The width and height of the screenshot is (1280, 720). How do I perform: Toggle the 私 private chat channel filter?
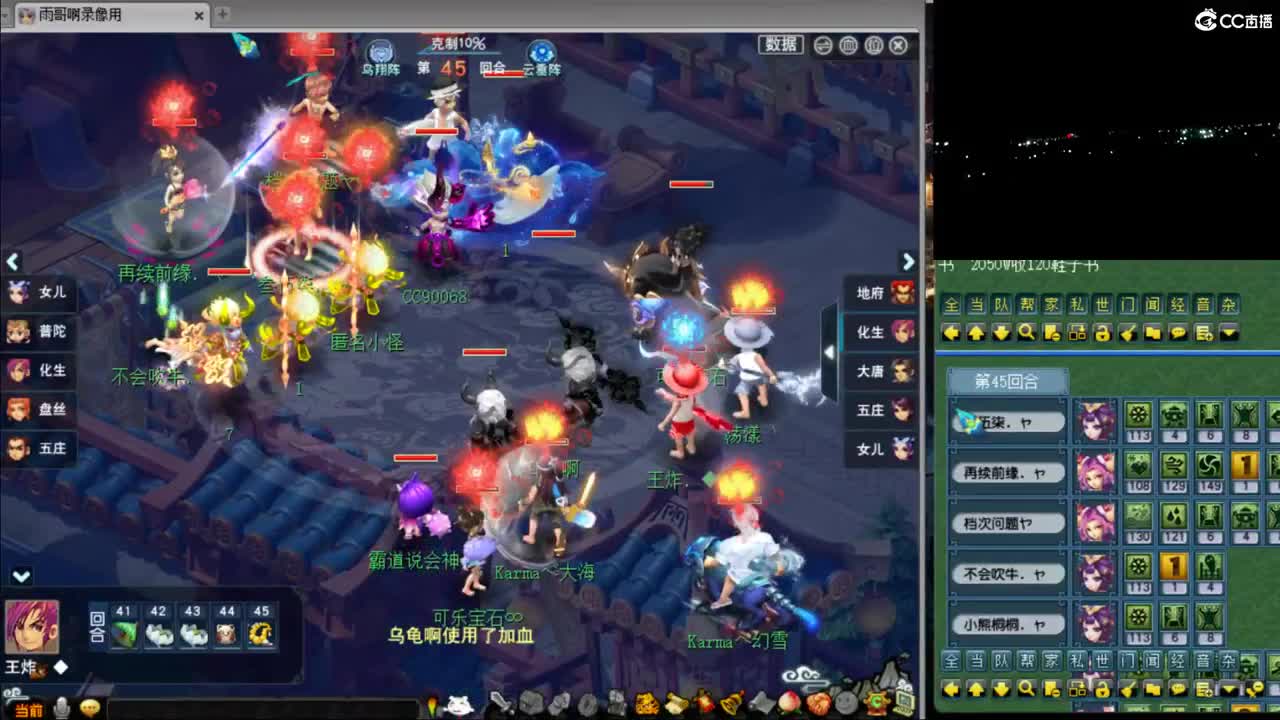(x=1075, y=304)
